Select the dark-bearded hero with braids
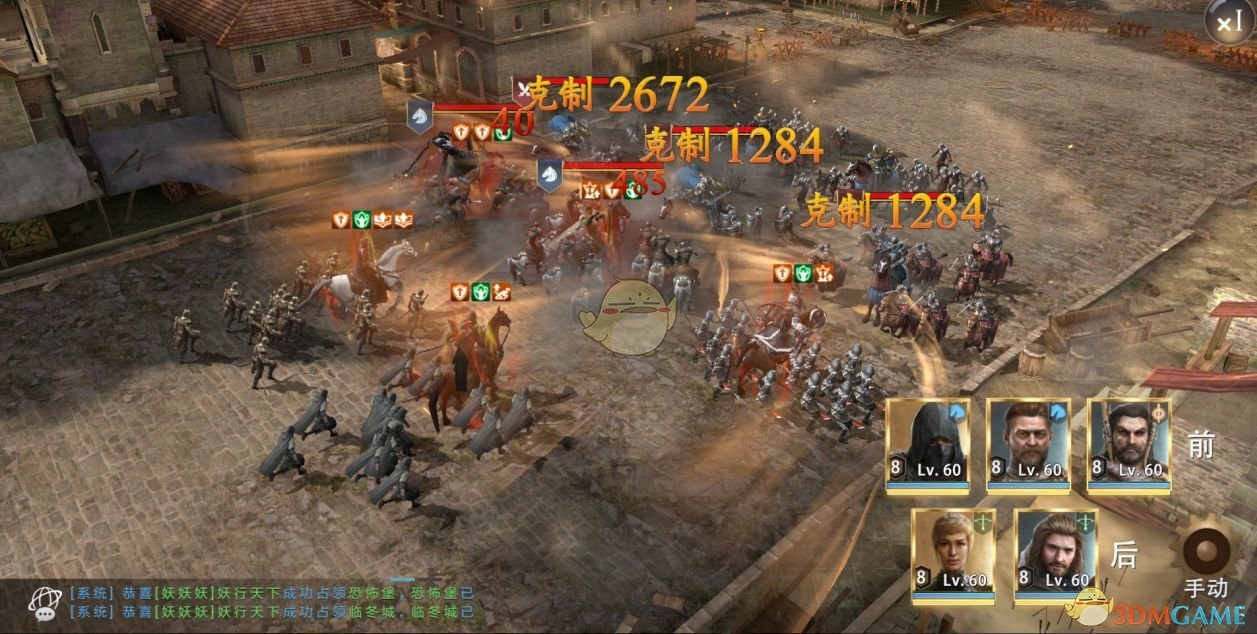The height and width of the screenshot is (634, 1257). 1129,444
